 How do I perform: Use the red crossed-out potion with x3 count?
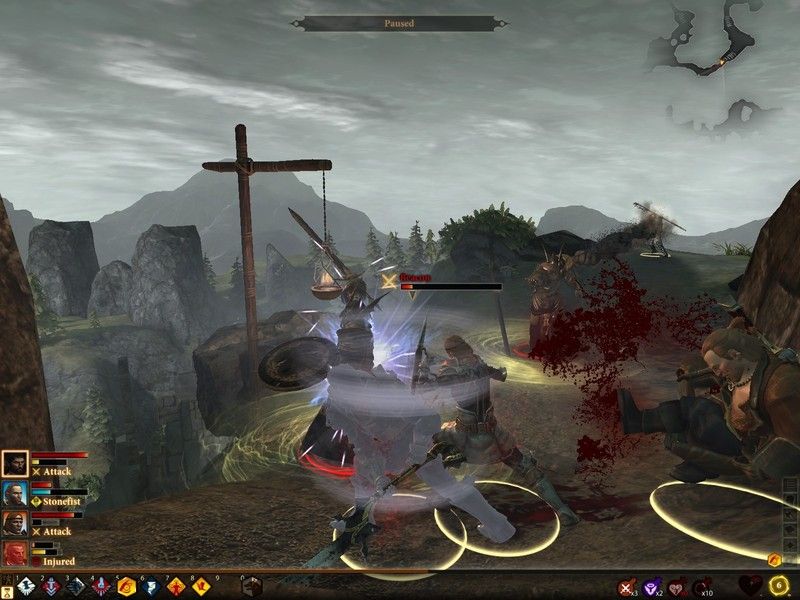pos(627,587)
